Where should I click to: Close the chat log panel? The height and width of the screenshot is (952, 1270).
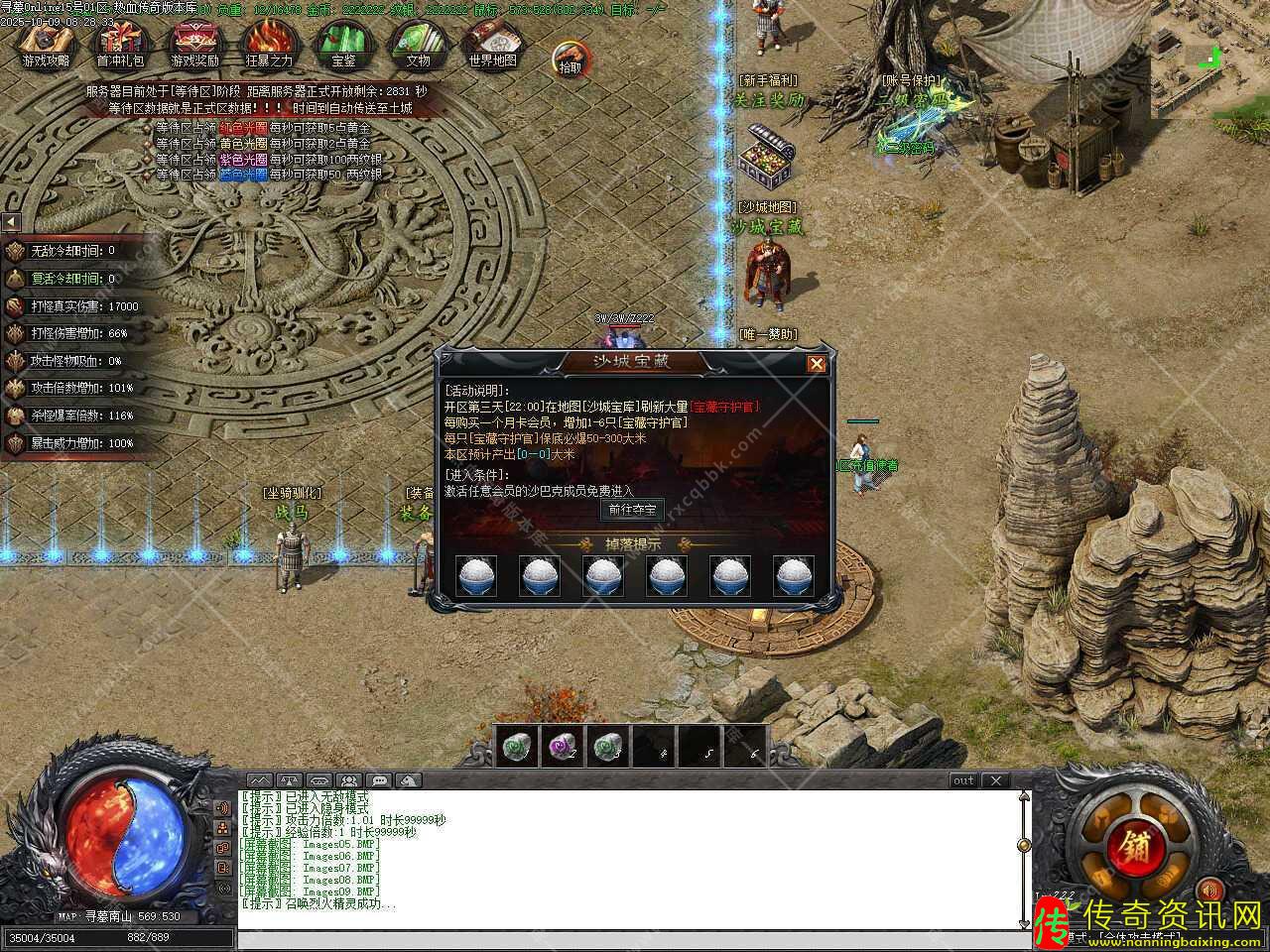click(x=996, y=780)
